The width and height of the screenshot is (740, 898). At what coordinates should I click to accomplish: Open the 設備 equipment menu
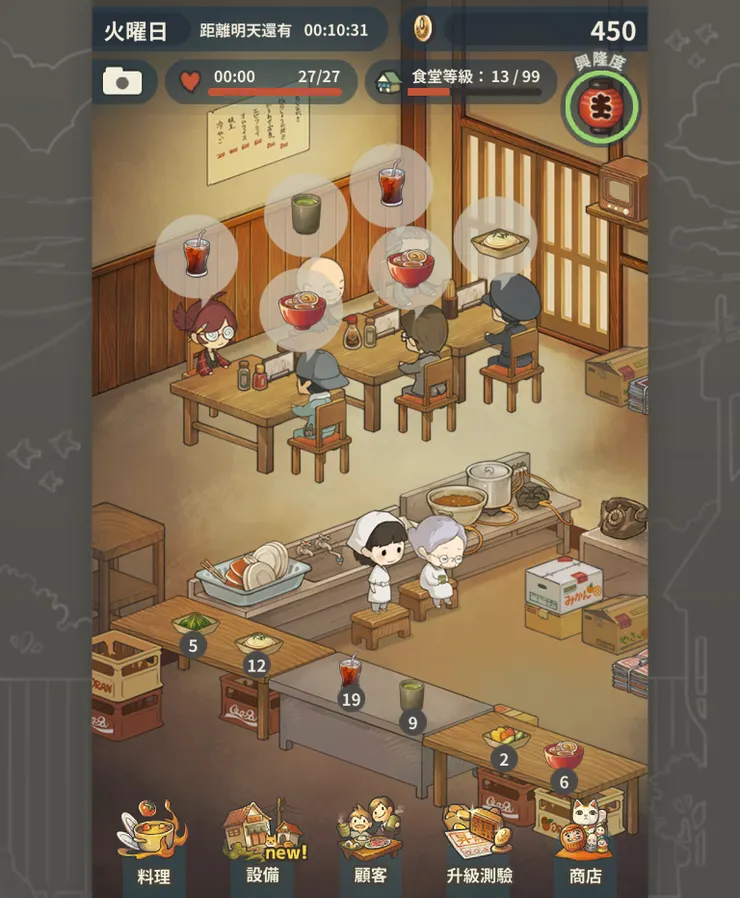pos(262,845)
